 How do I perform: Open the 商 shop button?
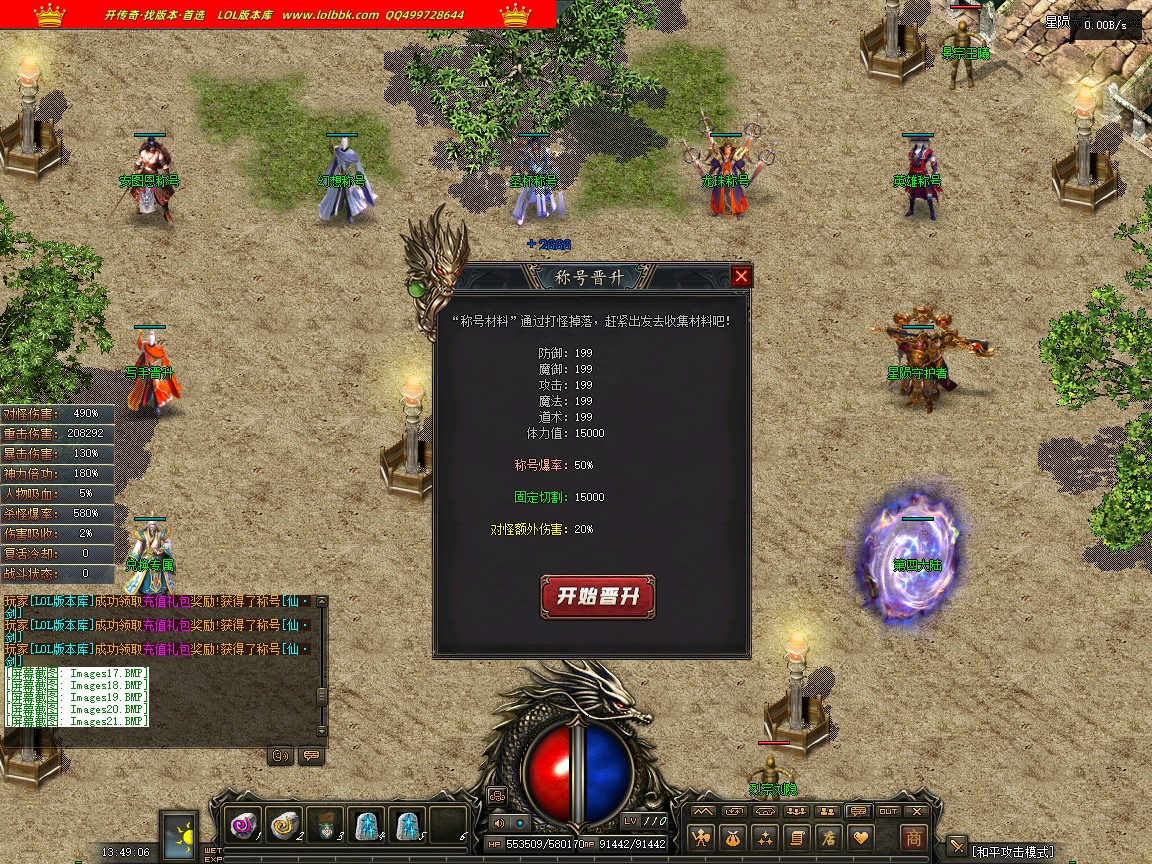point(913,837)
